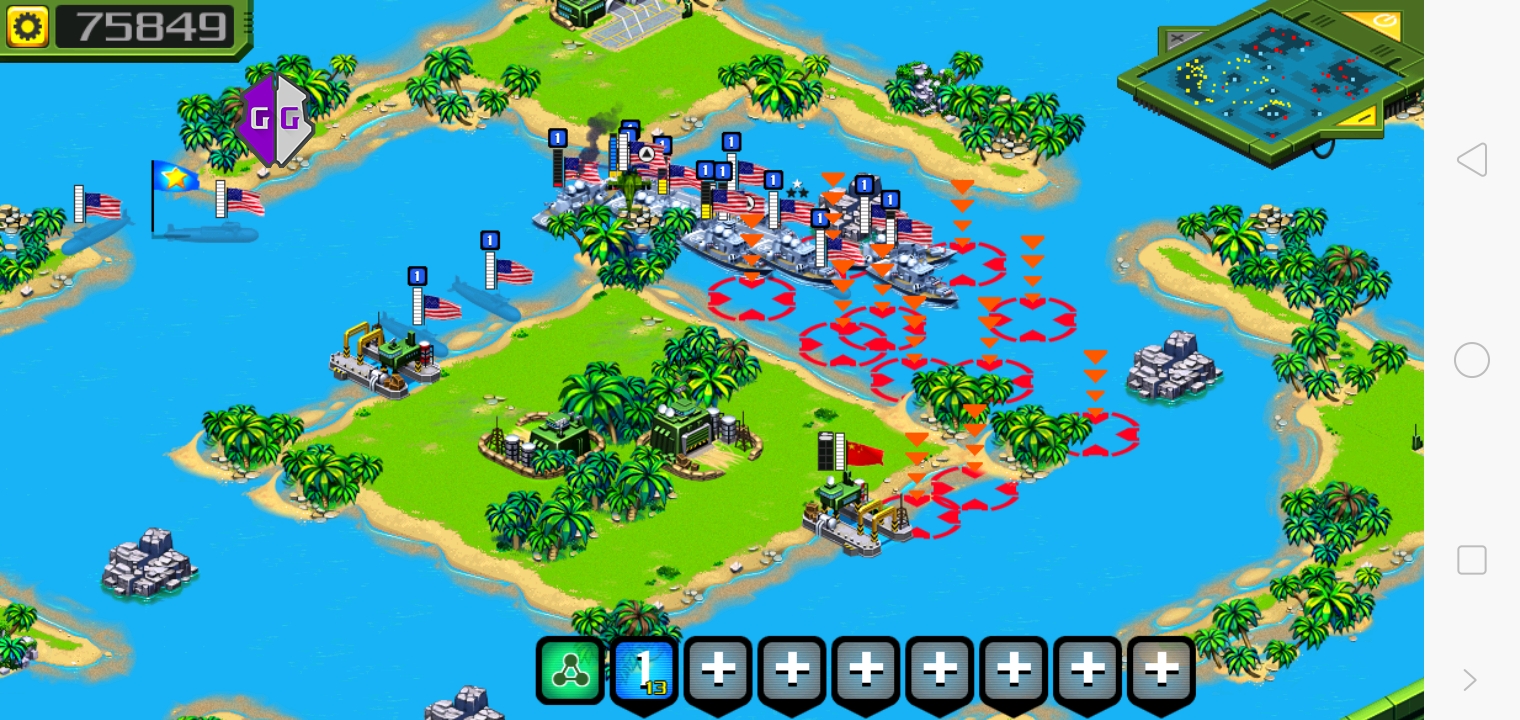Tap the first empty plus slot next to group 1
Image resolution: width=1520 pixels, height=720 pixels.
click(x=718, y=668)
